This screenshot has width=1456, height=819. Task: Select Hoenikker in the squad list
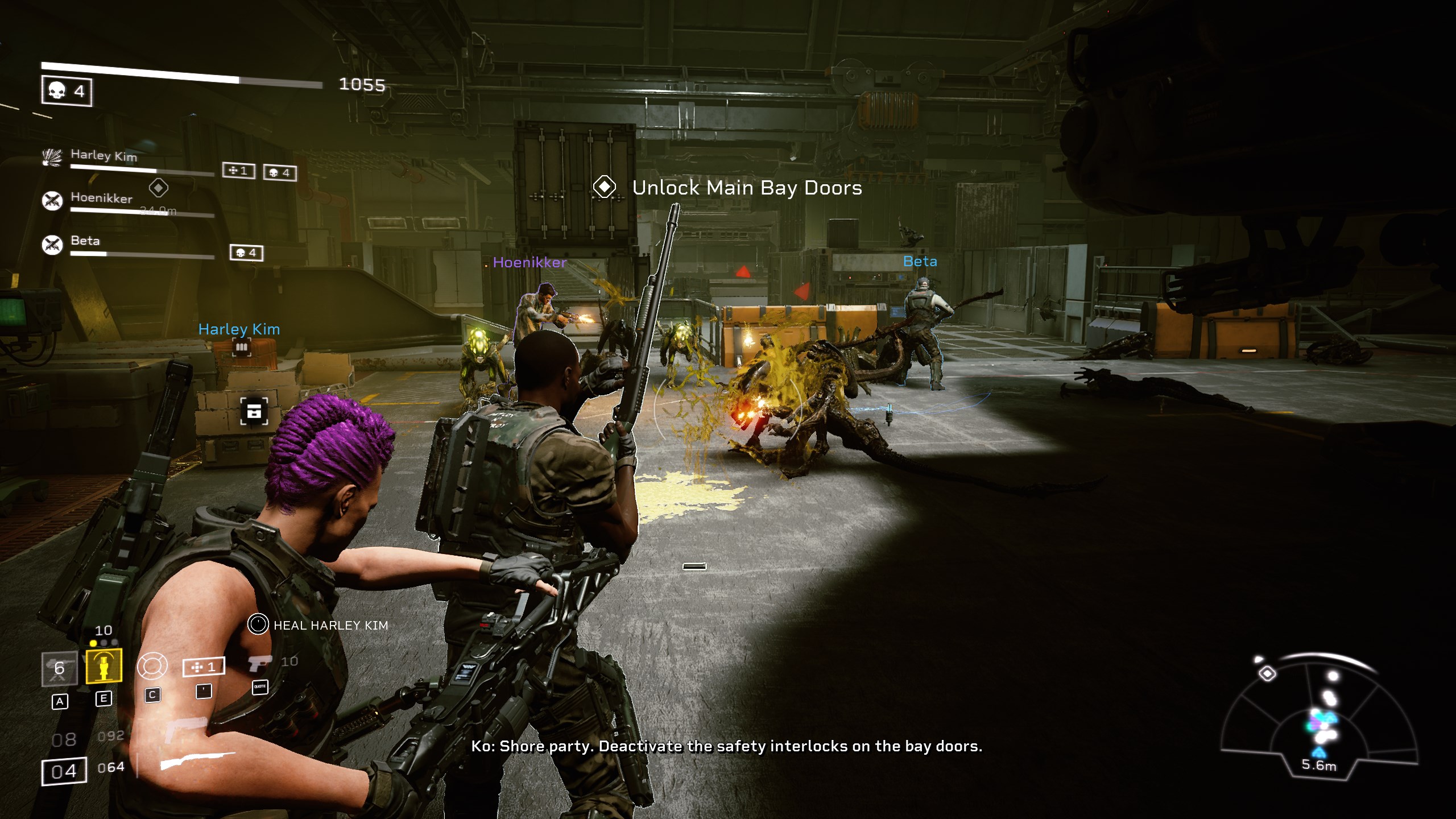(x=101, y=198)
